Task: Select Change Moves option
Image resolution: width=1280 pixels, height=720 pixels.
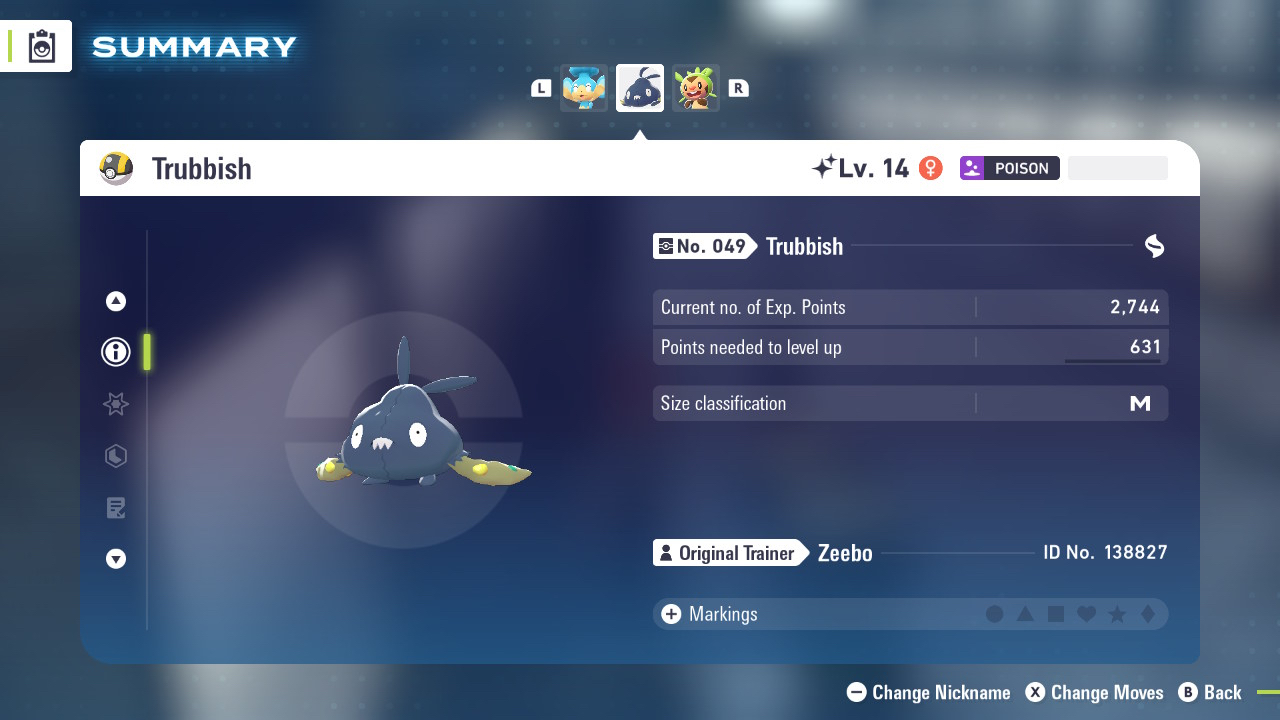Action: click(x=1095, y=692)
